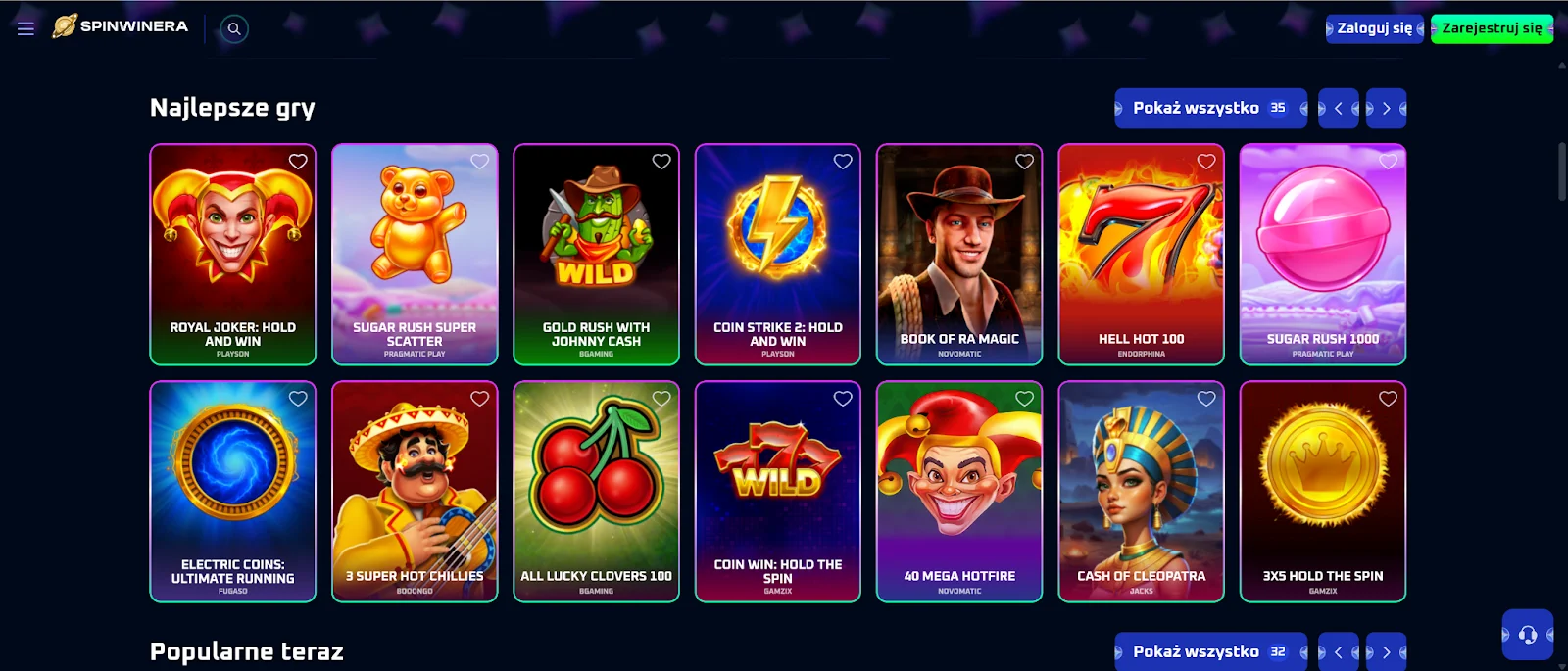Choose Coin Win: Hold the Spin
Viewport: 1568px width, 671px height.
[x=778, y=491]
